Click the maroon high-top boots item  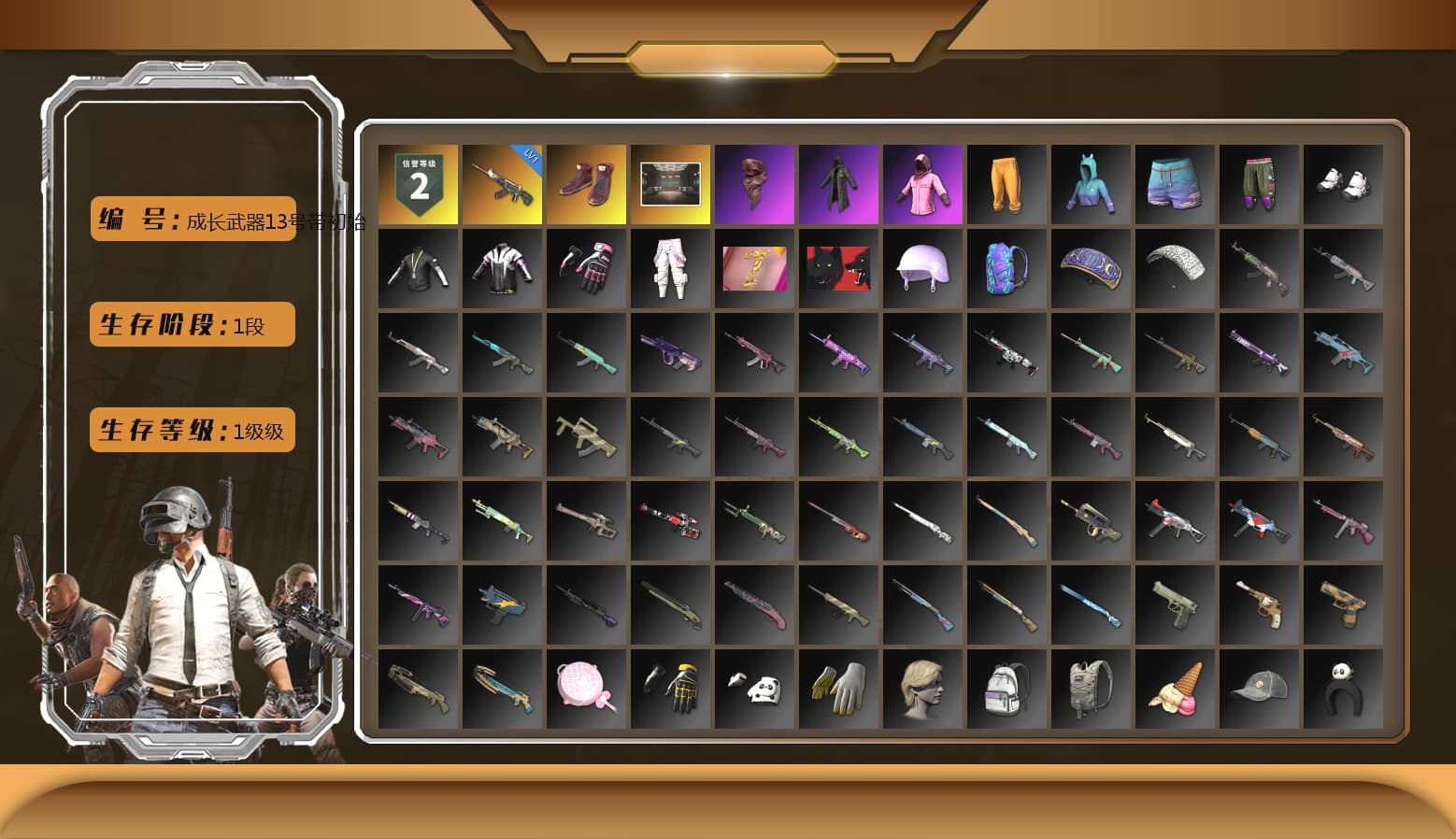point(587,184)
